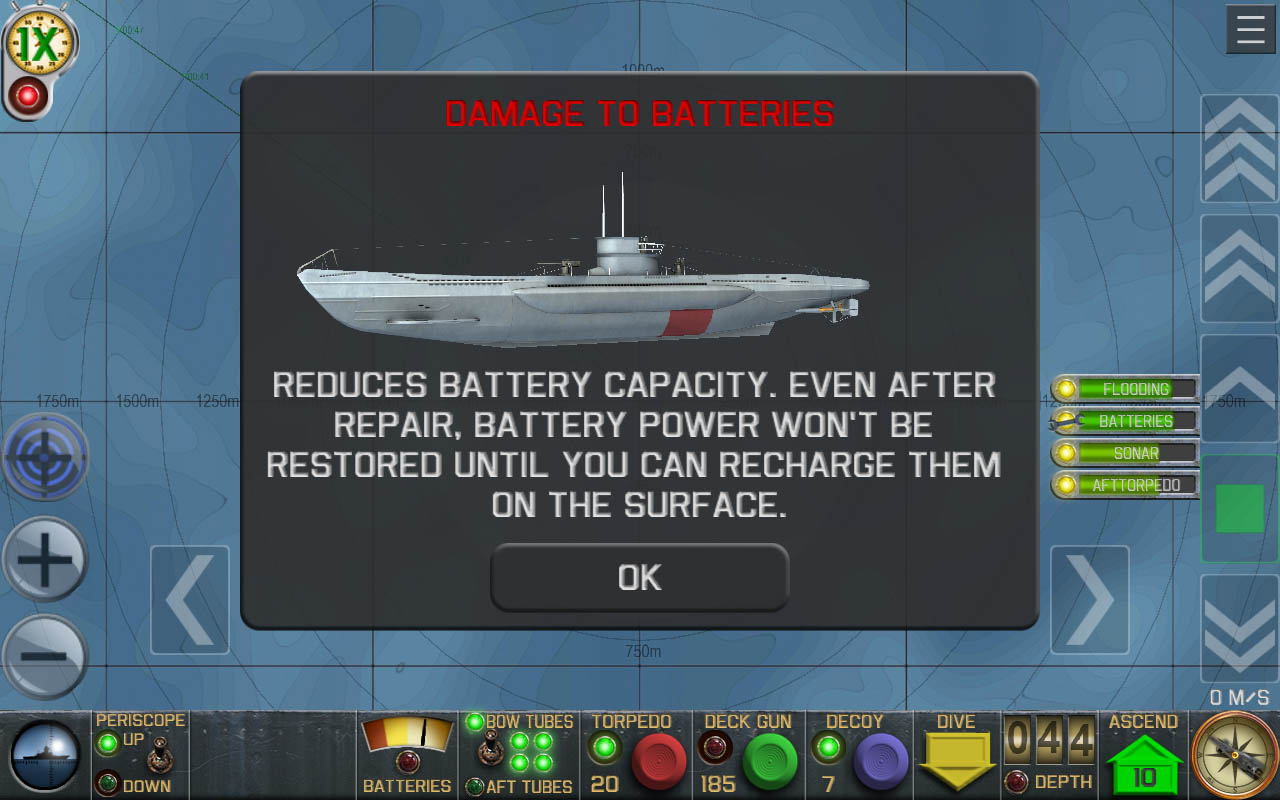The image size is (1280, 800).
Task: Change the 1X time speed dial
Action: point(40,42)
